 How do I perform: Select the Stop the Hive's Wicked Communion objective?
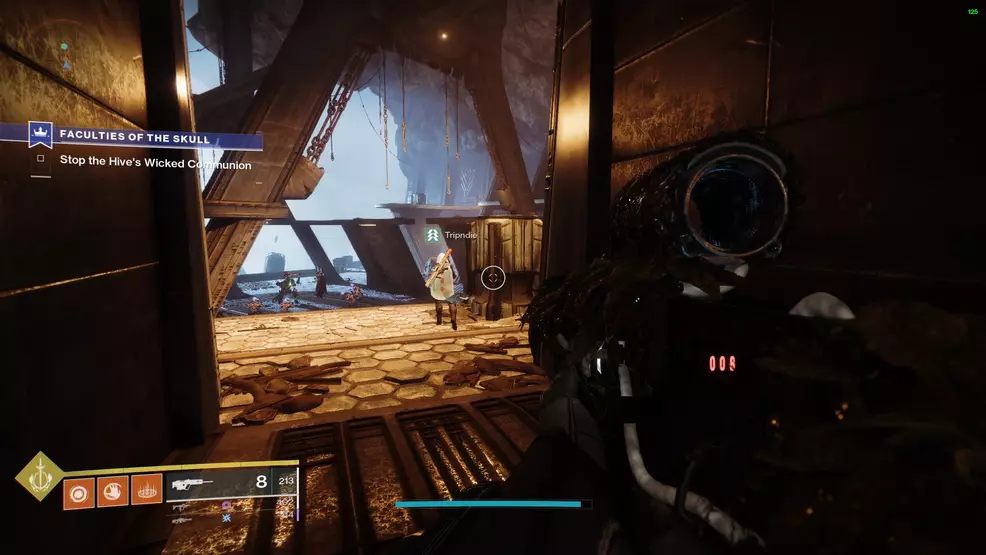155,164
